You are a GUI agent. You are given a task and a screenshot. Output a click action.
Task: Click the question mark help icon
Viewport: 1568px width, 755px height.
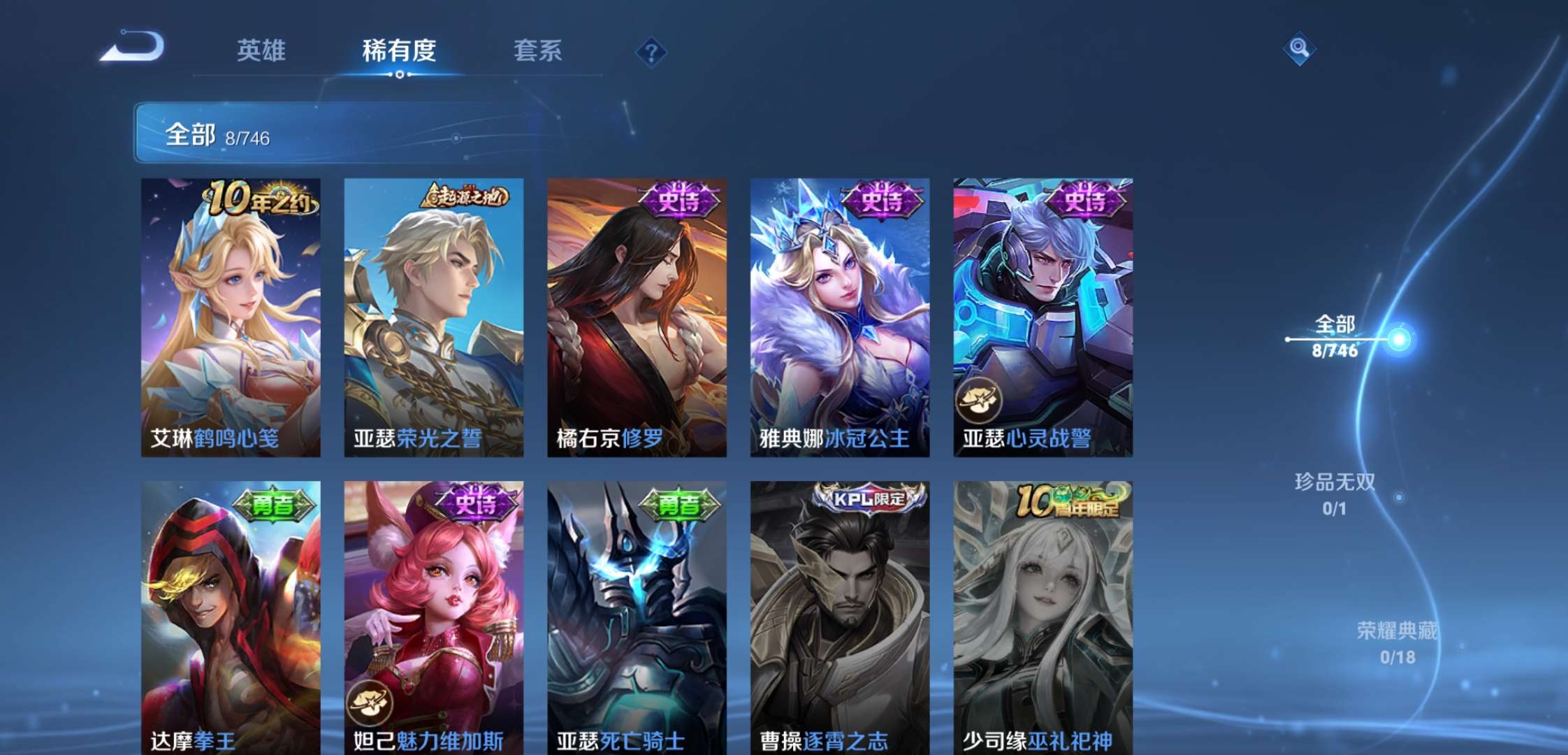pos(650,50)
